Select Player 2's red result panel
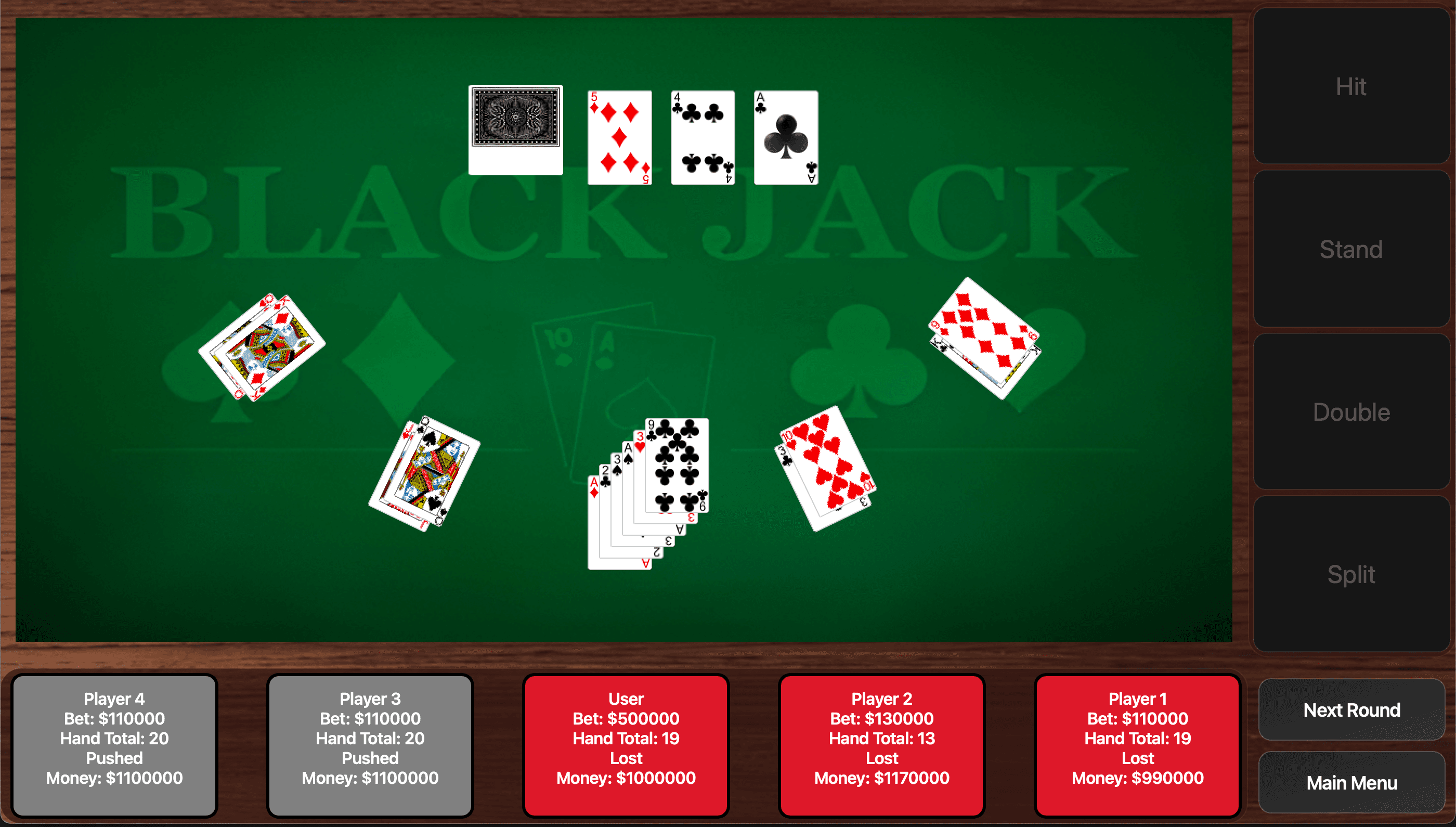Viewport: 1456px width, 827px height. (881, 745)
